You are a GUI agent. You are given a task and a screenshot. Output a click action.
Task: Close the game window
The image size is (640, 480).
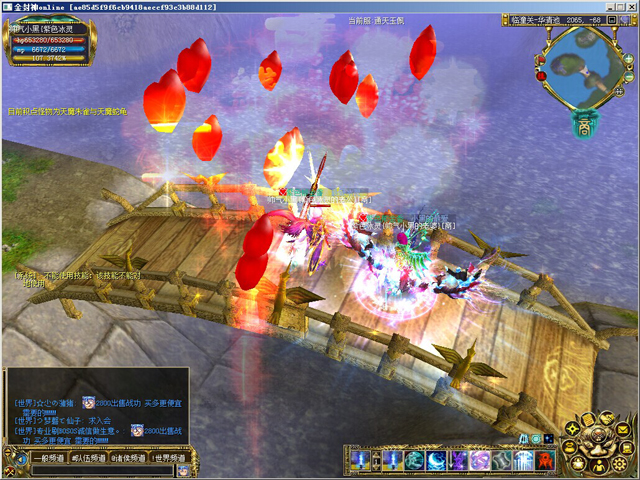pos(630,8)
